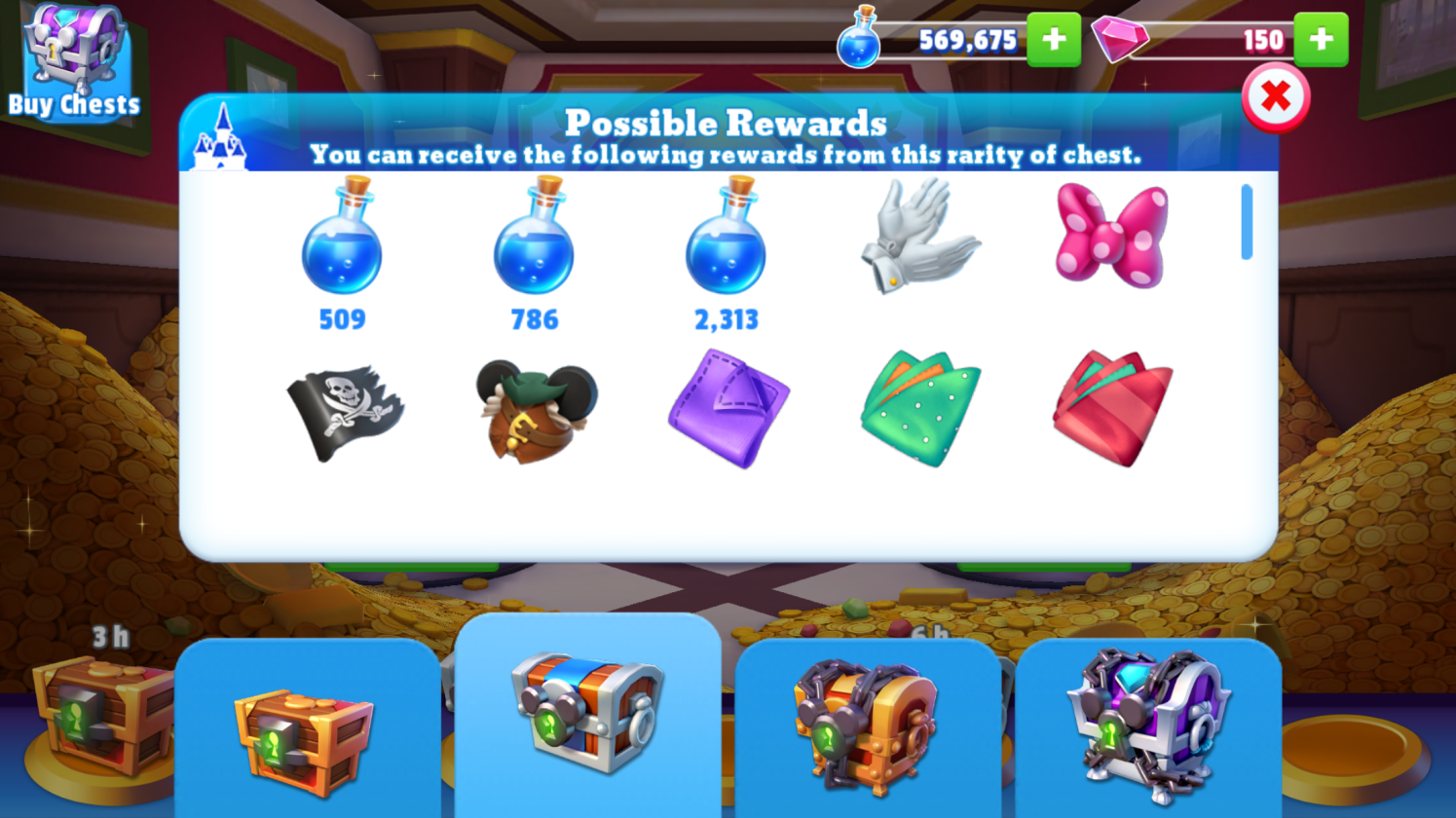Tap the white gloves reward
The image size is (1456, 818).
point(918,235)
